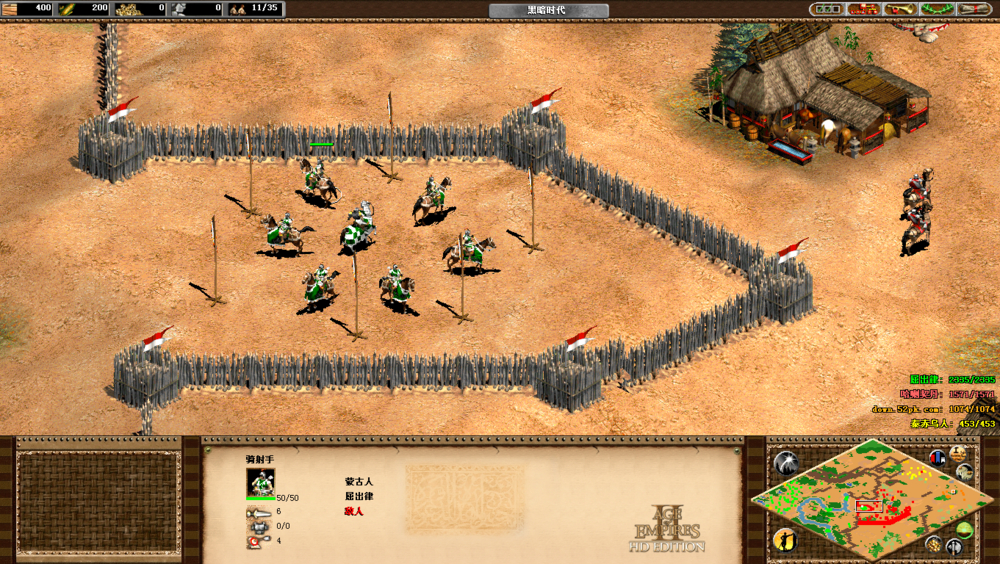Open the technology tree button
1000x564 pixels.
coord(863,9)
